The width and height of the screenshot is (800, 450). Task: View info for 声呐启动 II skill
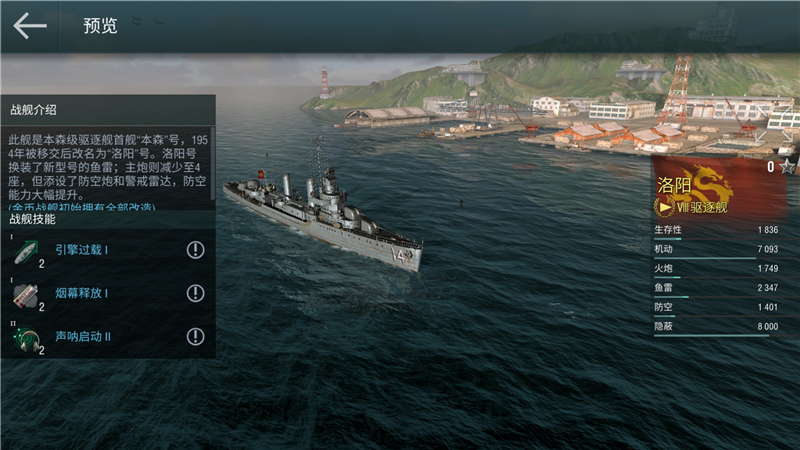point(196,336)
